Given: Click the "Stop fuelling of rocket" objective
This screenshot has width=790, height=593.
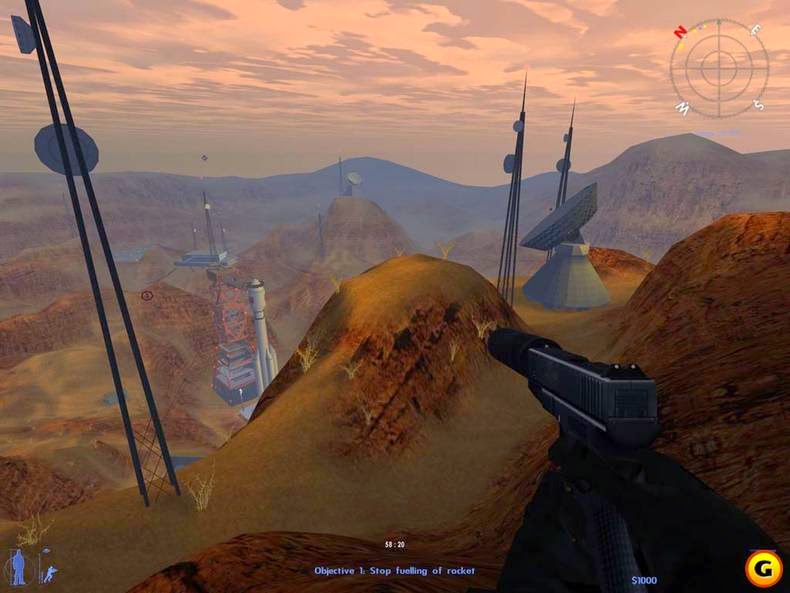Looking at the screenshot, I should 394,571.
